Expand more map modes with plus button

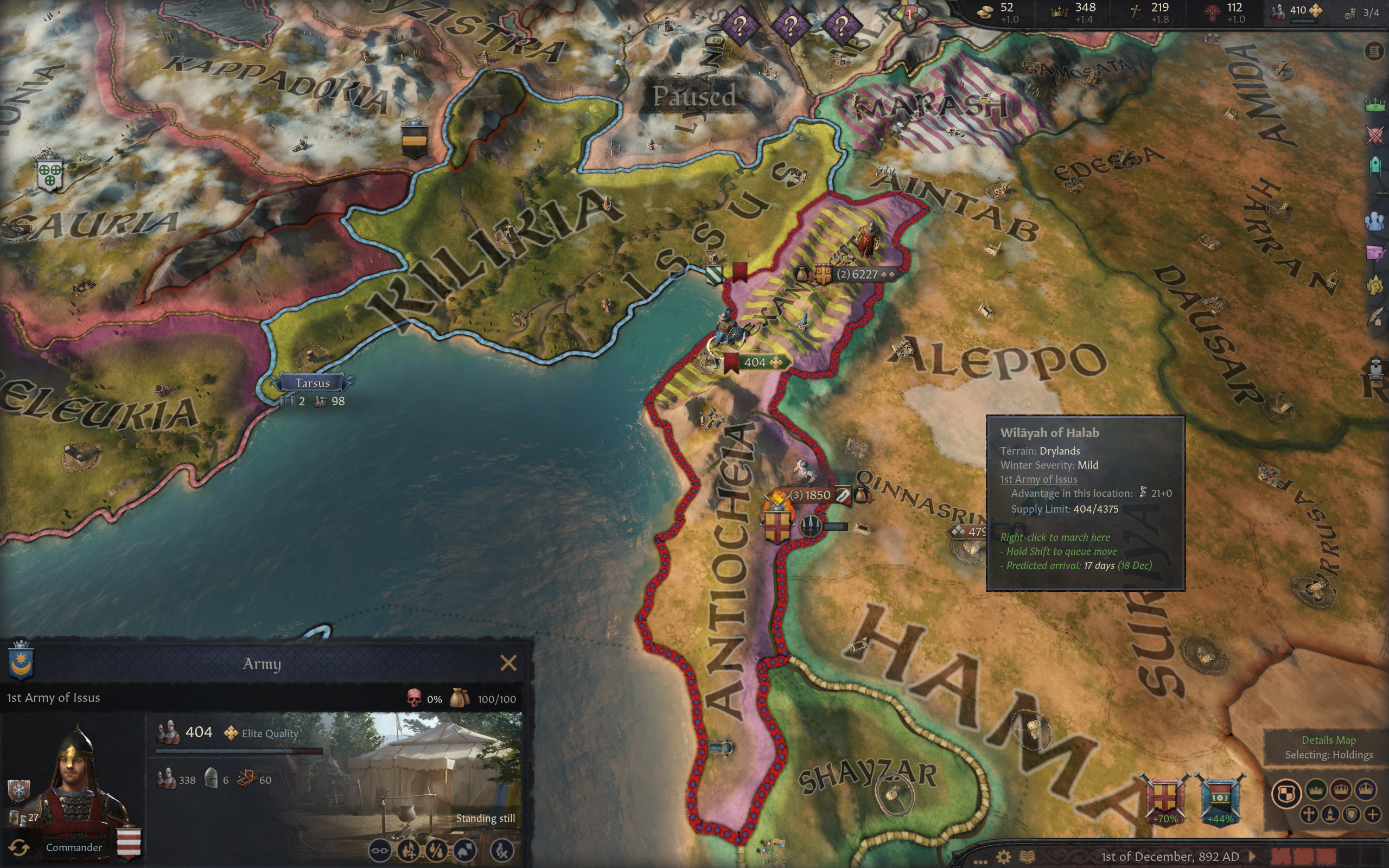(1373, 814)
